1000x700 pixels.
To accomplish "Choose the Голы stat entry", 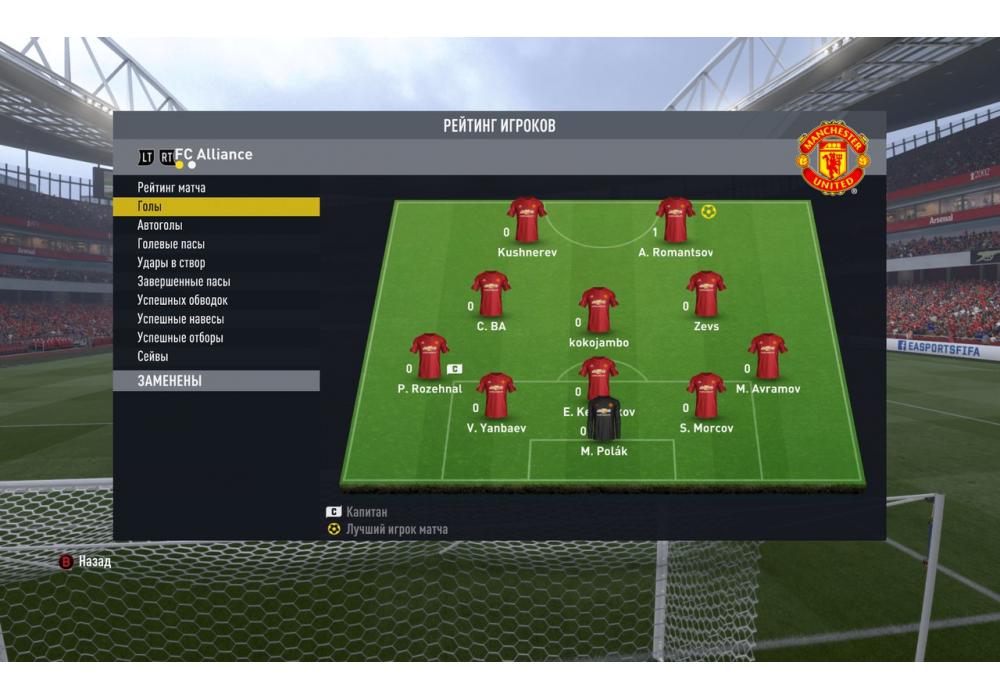I will coord(150,207).
